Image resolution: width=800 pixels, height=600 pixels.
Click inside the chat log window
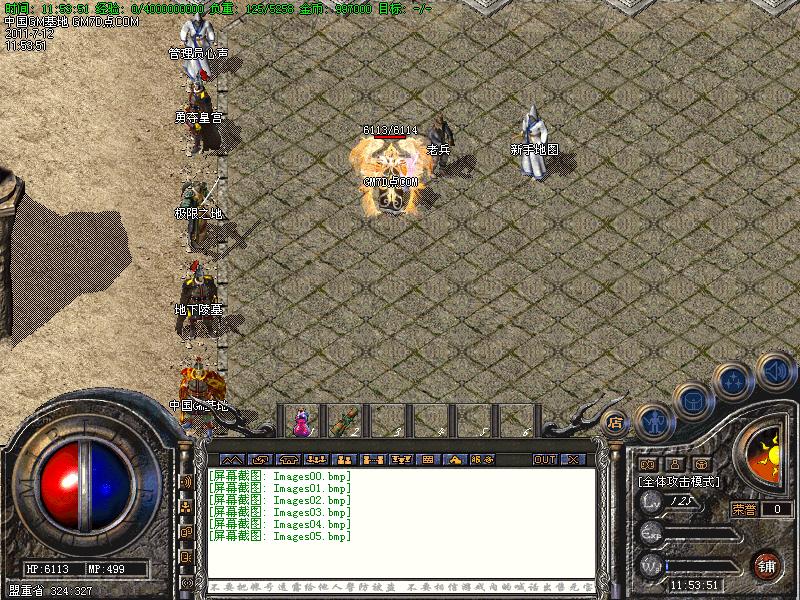click(x=400, y=520)
